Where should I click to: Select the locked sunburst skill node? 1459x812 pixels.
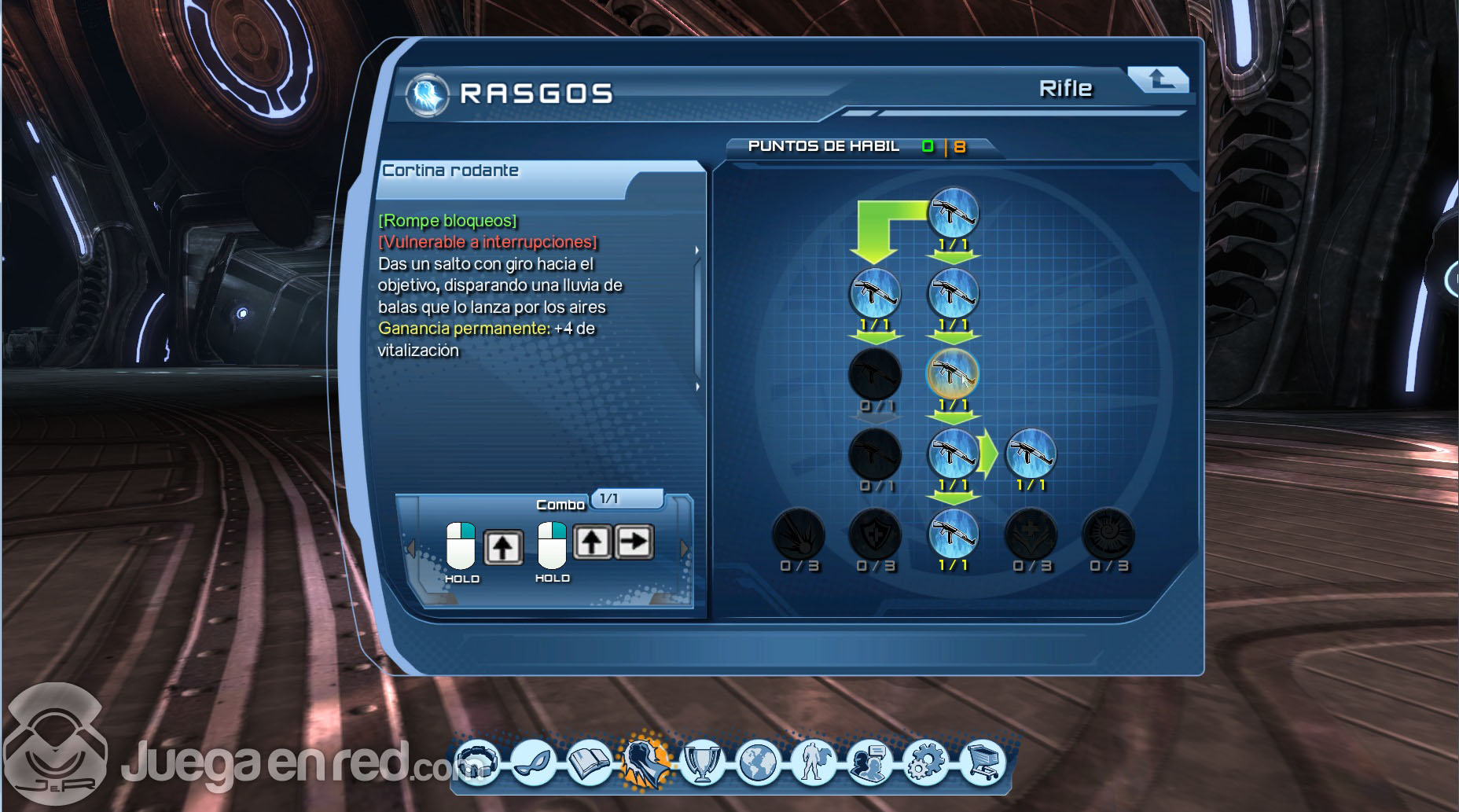[x=1108, y=535]
